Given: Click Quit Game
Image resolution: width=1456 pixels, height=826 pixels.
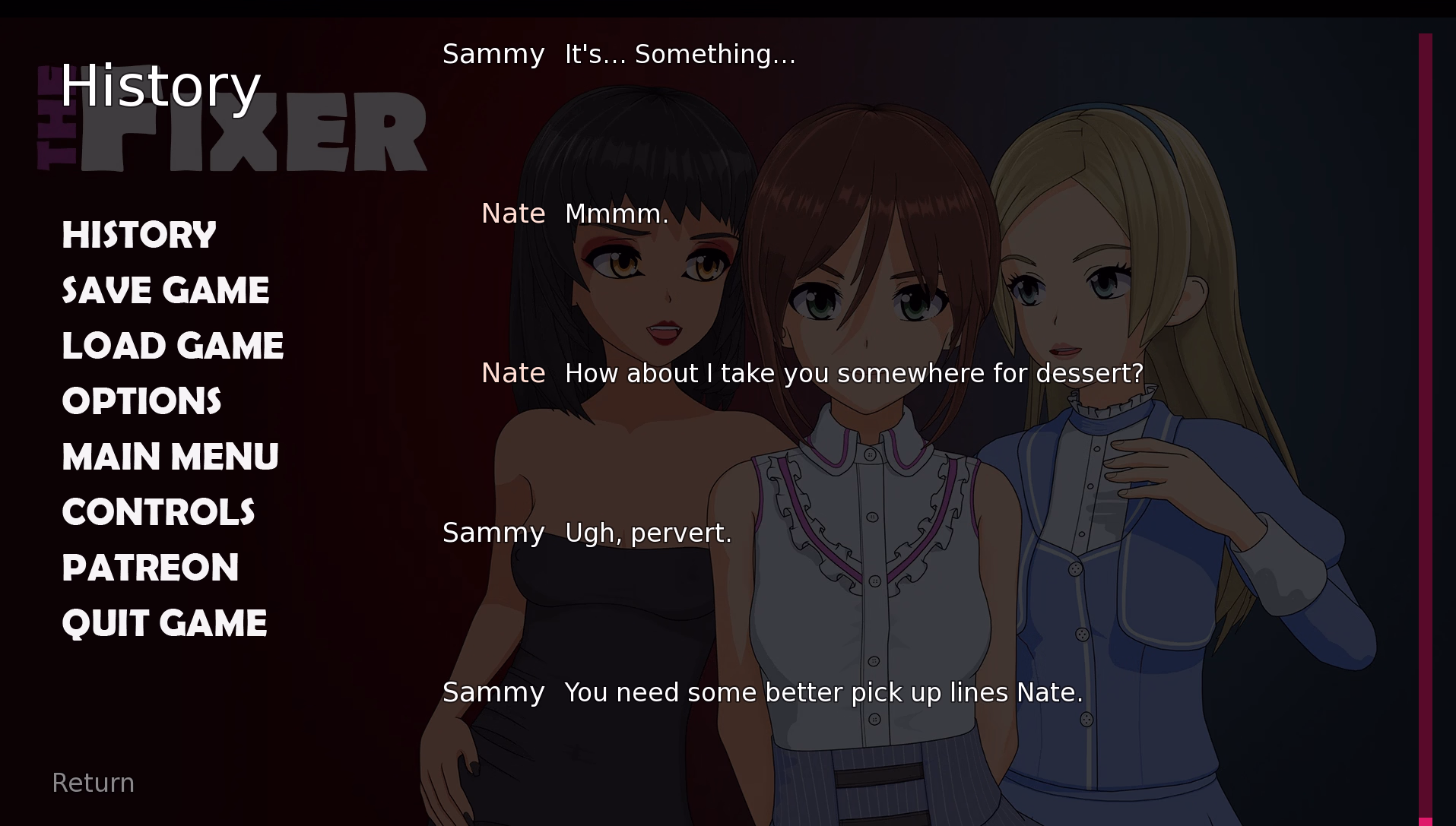Looking at the screenshot, I should click(x=164, y=623).
